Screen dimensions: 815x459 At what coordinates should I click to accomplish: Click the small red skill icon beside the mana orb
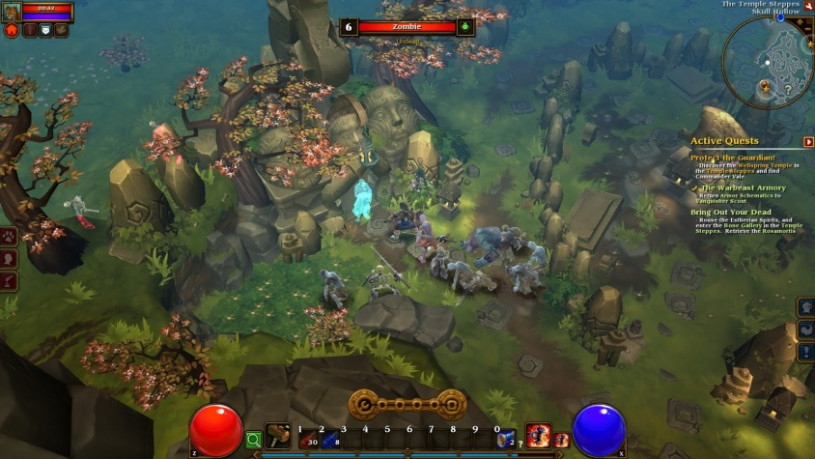[561, 439]
